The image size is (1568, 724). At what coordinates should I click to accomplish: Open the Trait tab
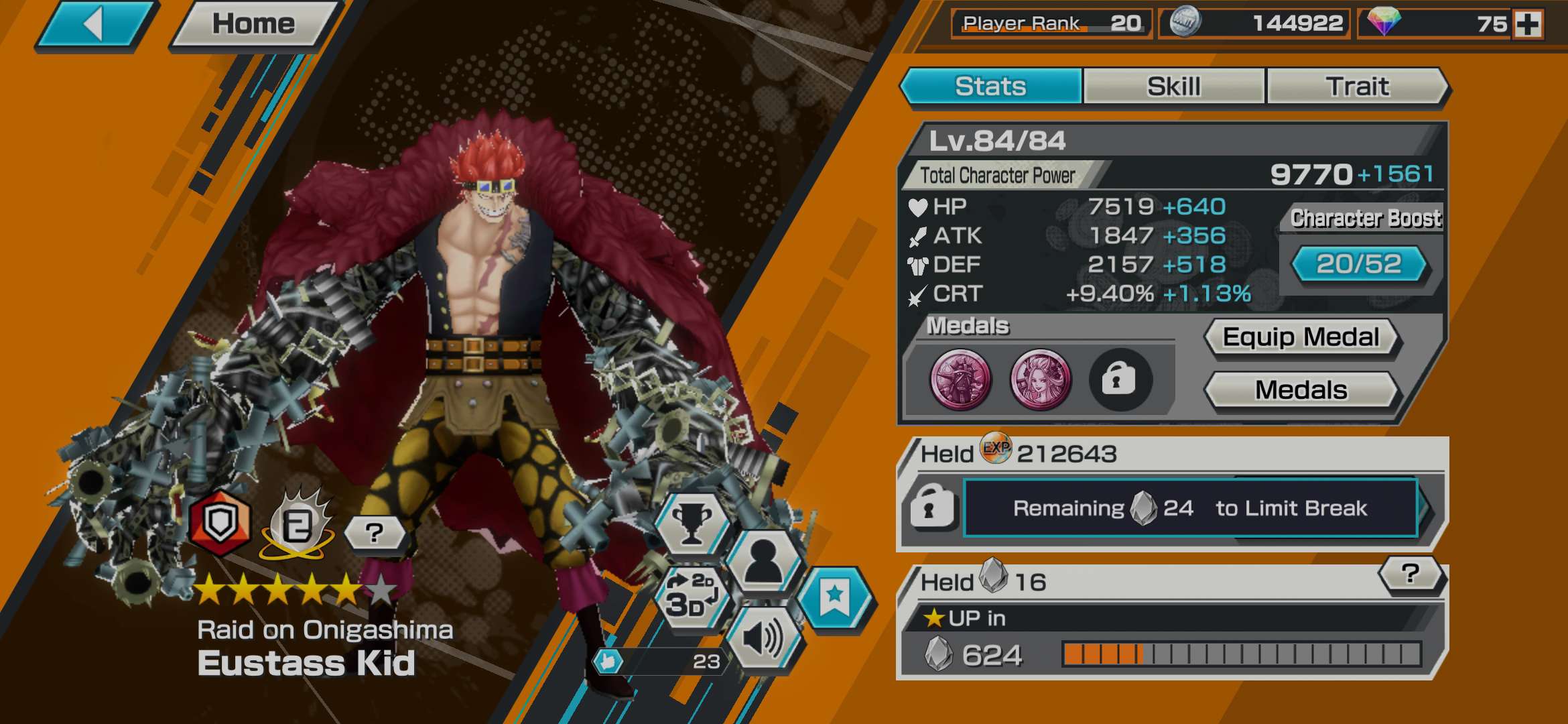pos(1357,86)
